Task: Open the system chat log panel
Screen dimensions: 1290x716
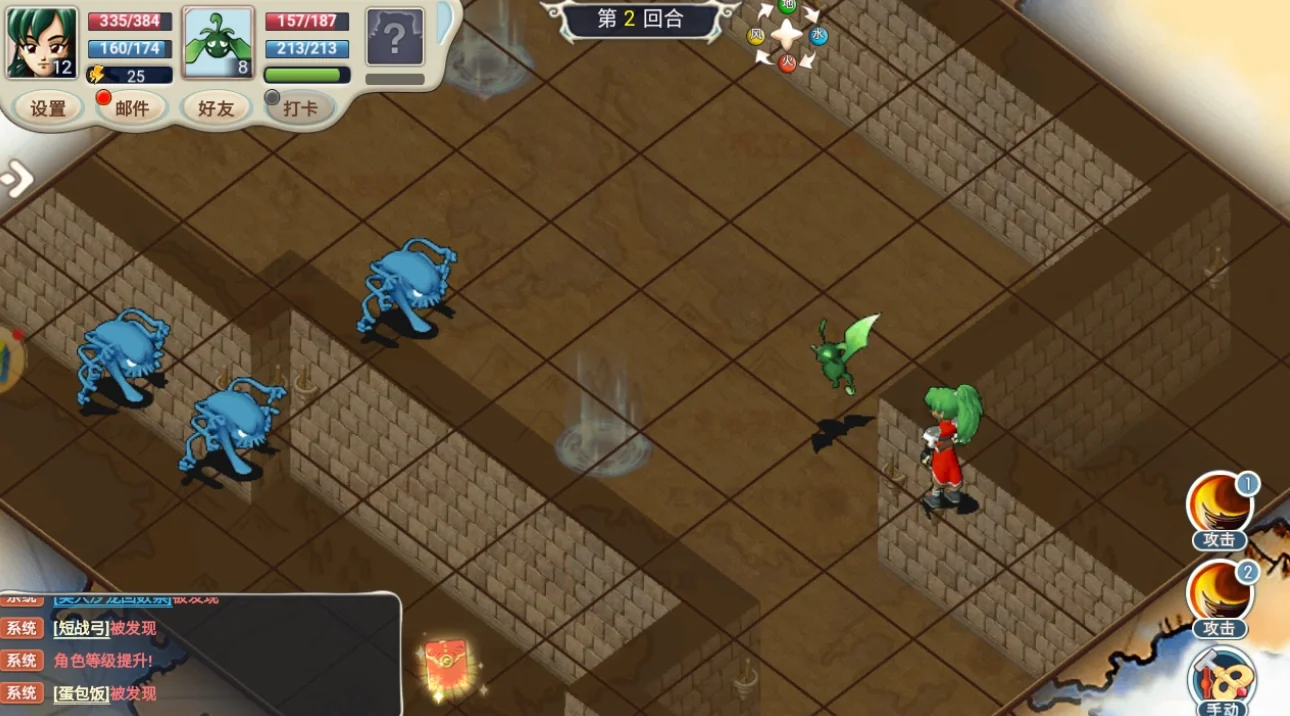Action: point(200,655)
